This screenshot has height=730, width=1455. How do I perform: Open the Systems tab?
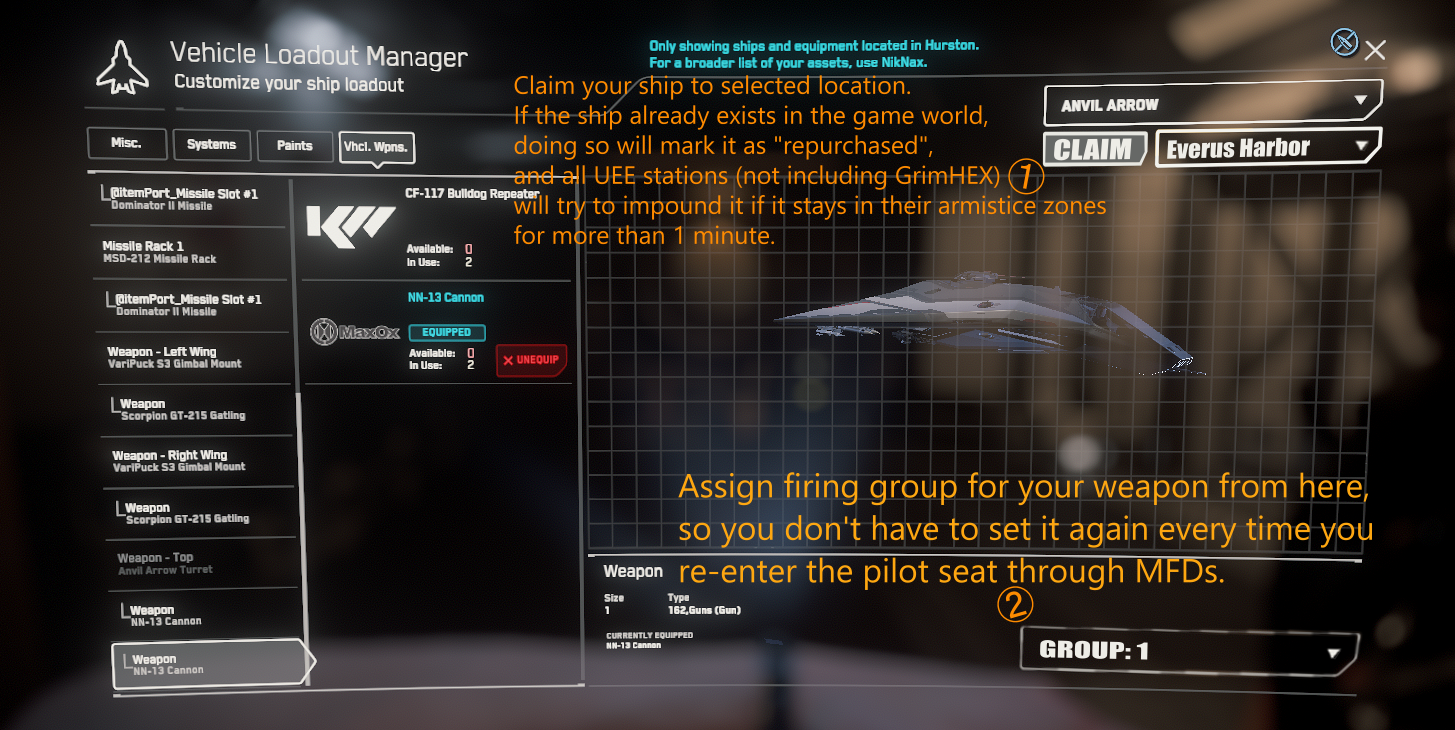[211, 144]
